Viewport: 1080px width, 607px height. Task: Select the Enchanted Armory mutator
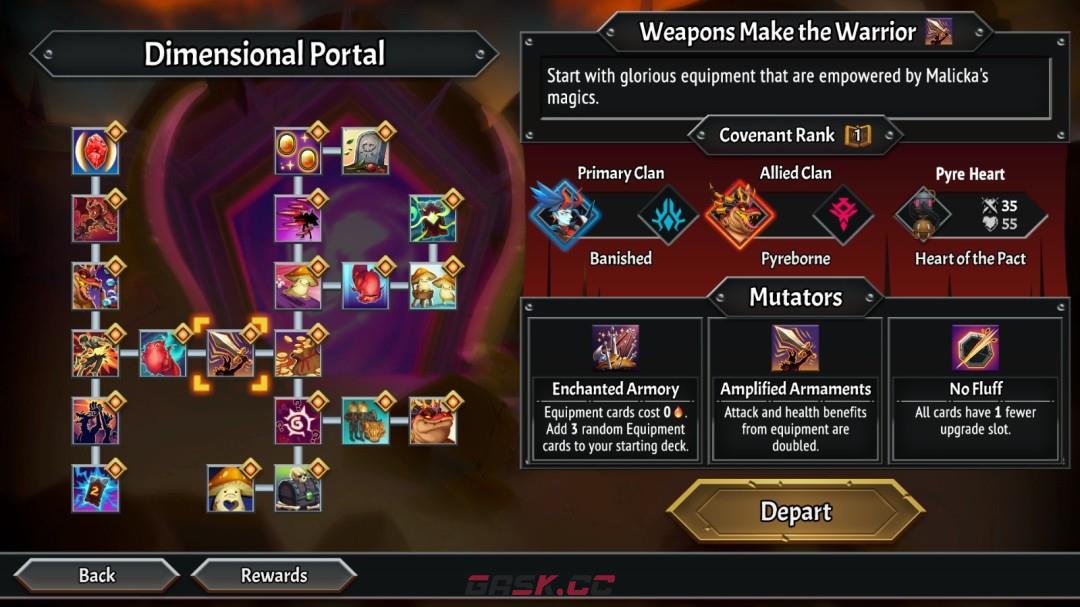[x=615, y=390]
